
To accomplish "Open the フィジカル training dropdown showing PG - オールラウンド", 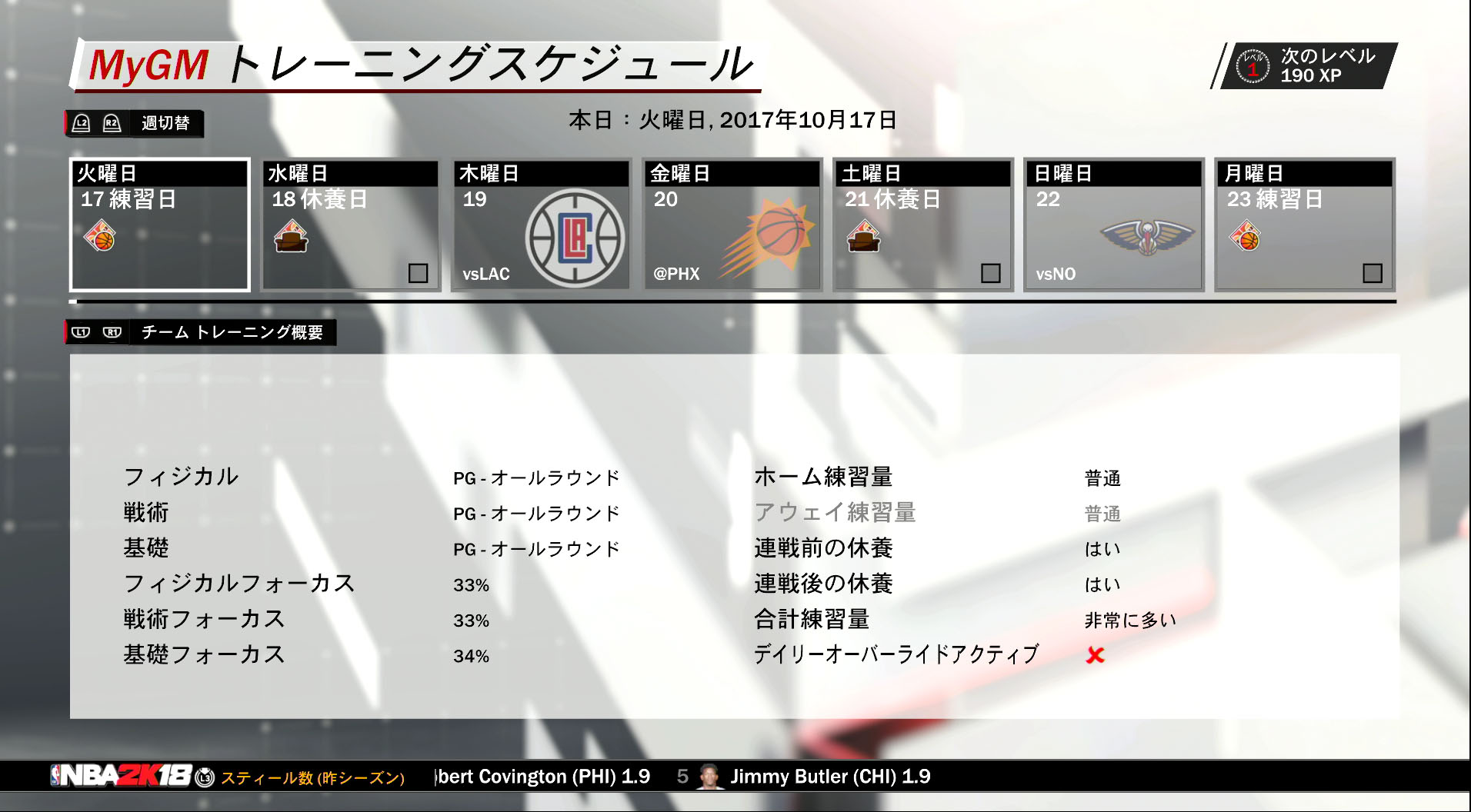I will [x=536, y=477].
